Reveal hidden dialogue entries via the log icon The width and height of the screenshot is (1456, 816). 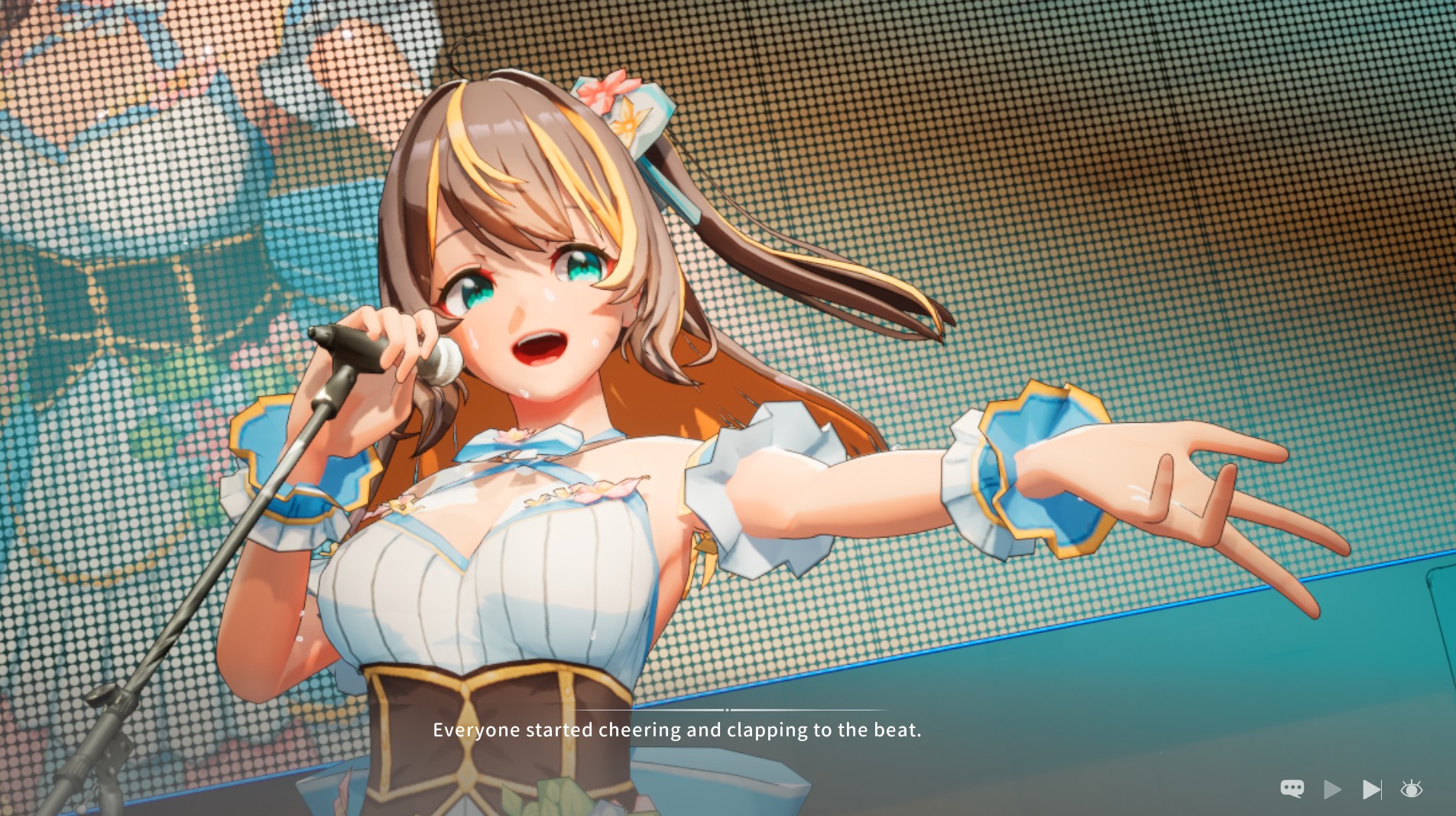[x=1292, y=788]
